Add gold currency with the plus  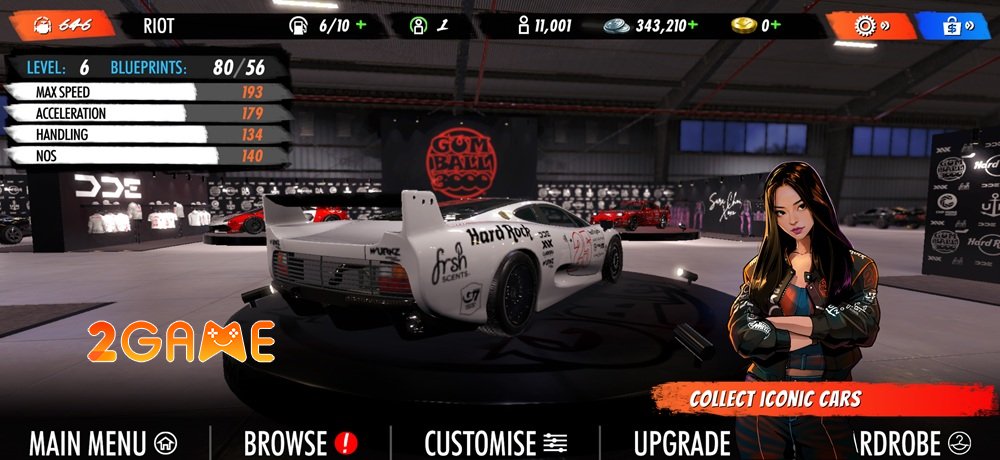776,26
